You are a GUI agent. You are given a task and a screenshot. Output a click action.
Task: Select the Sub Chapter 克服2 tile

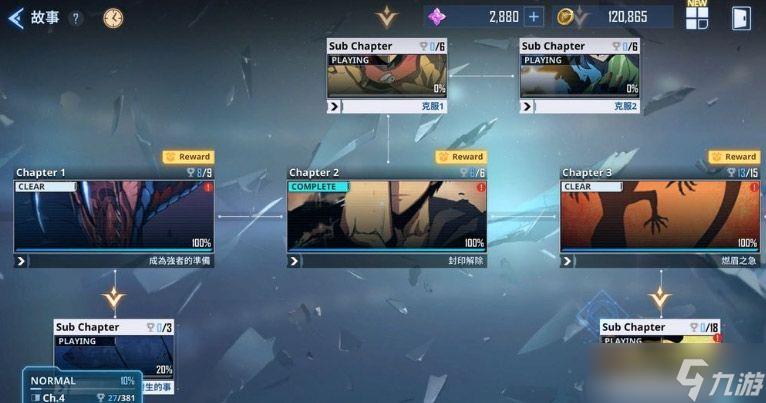[x=579, y=75]
